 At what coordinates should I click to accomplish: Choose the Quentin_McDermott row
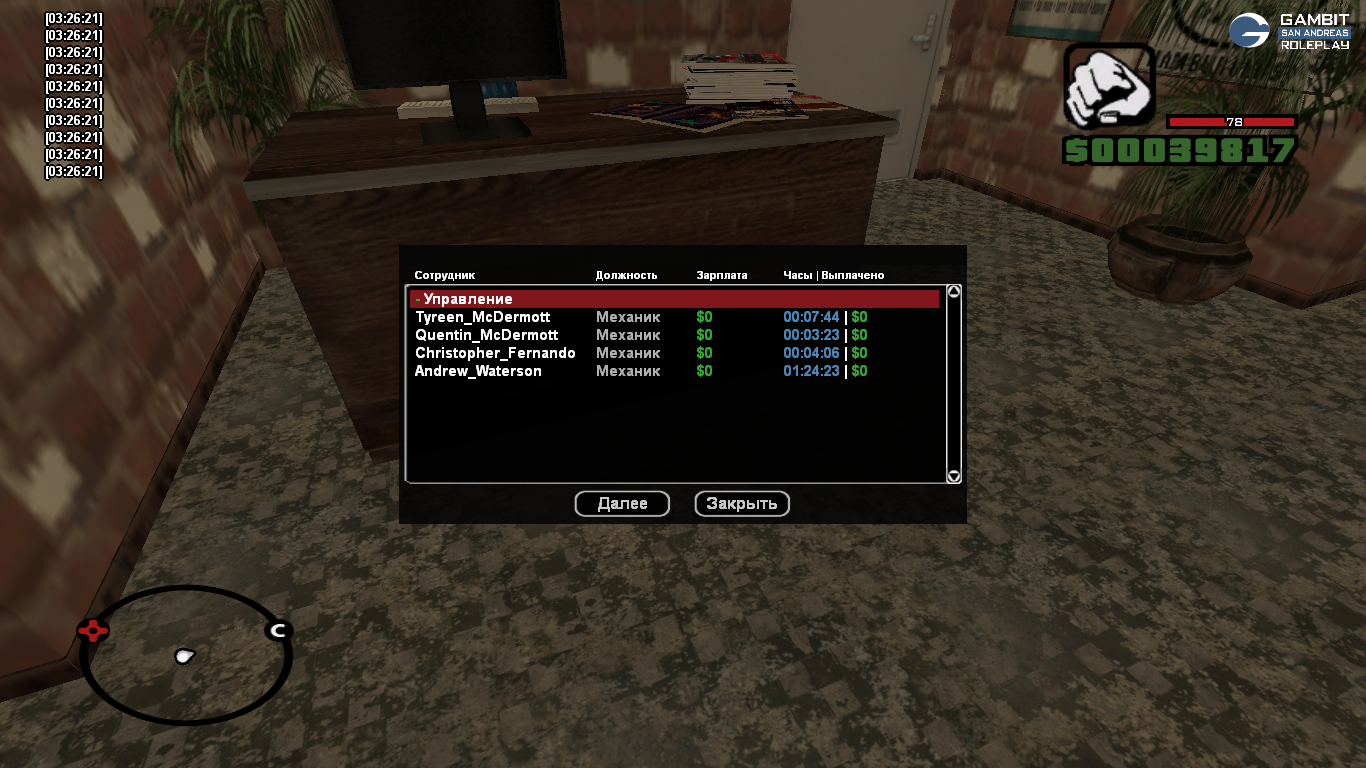pos(487,335)
